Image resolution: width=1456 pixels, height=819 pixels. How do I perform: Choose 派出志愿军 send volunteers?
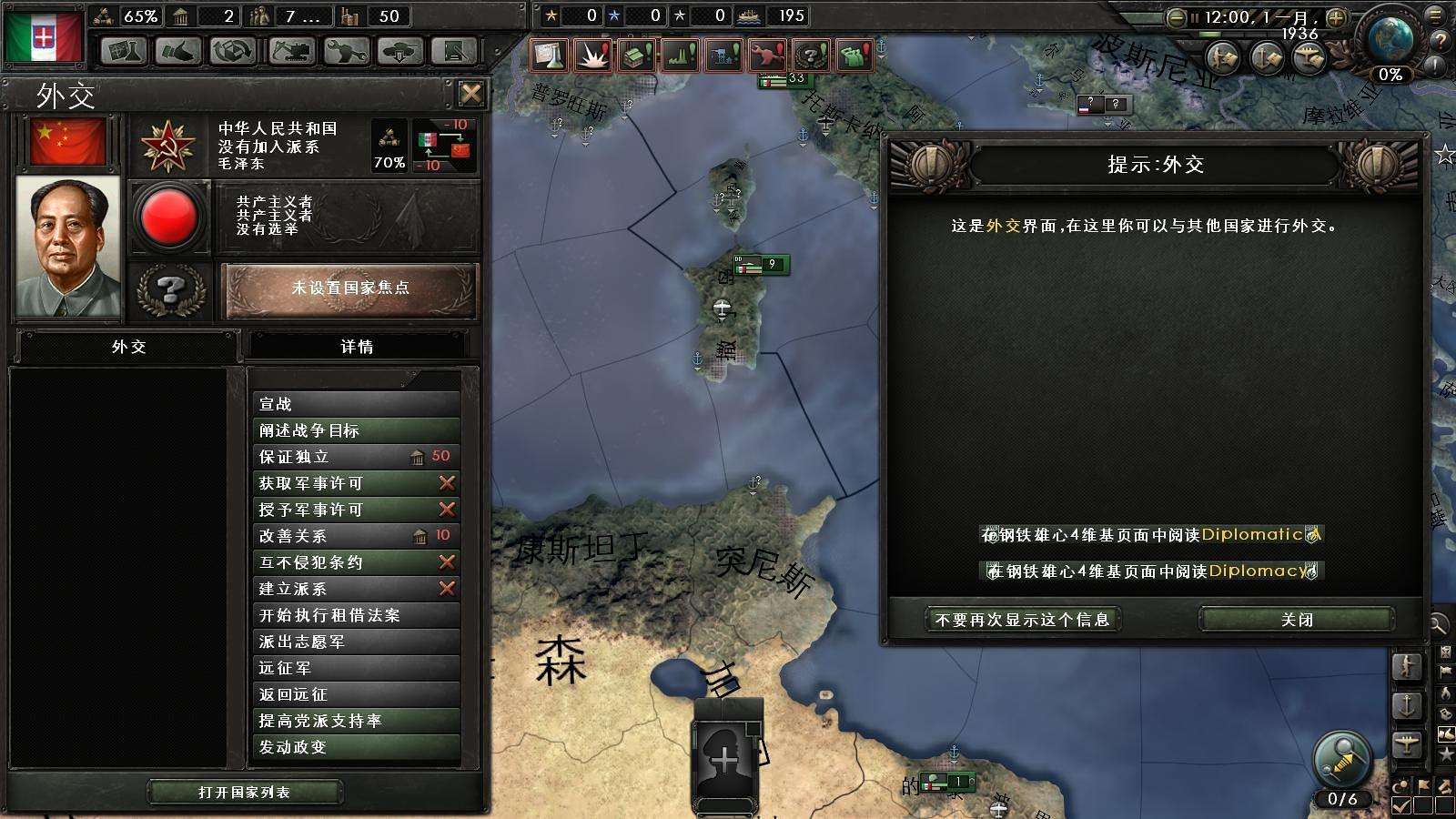click(x=356, y=642)
